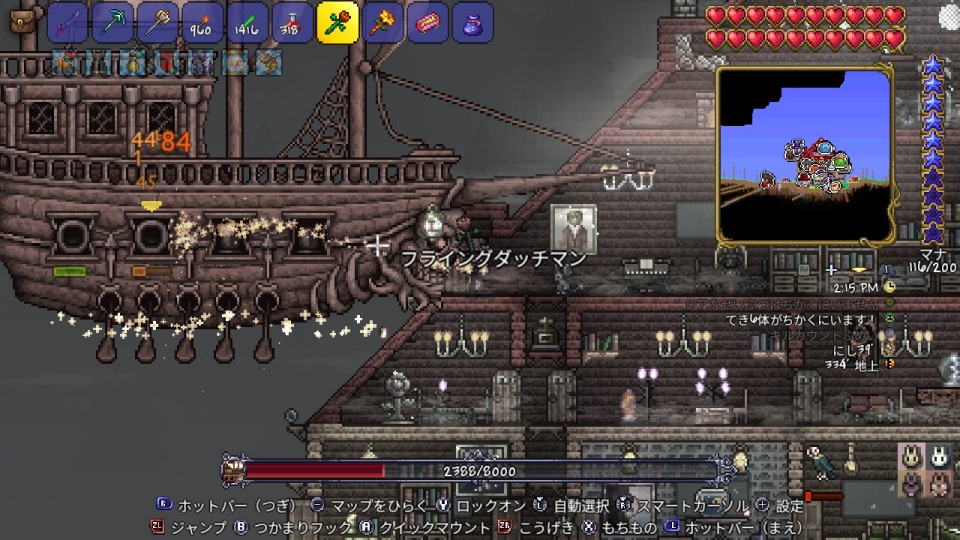The width and height of the screenshot is (960, 540).
Task: Click the minimap in the gold frame
Action: point(804,155)
